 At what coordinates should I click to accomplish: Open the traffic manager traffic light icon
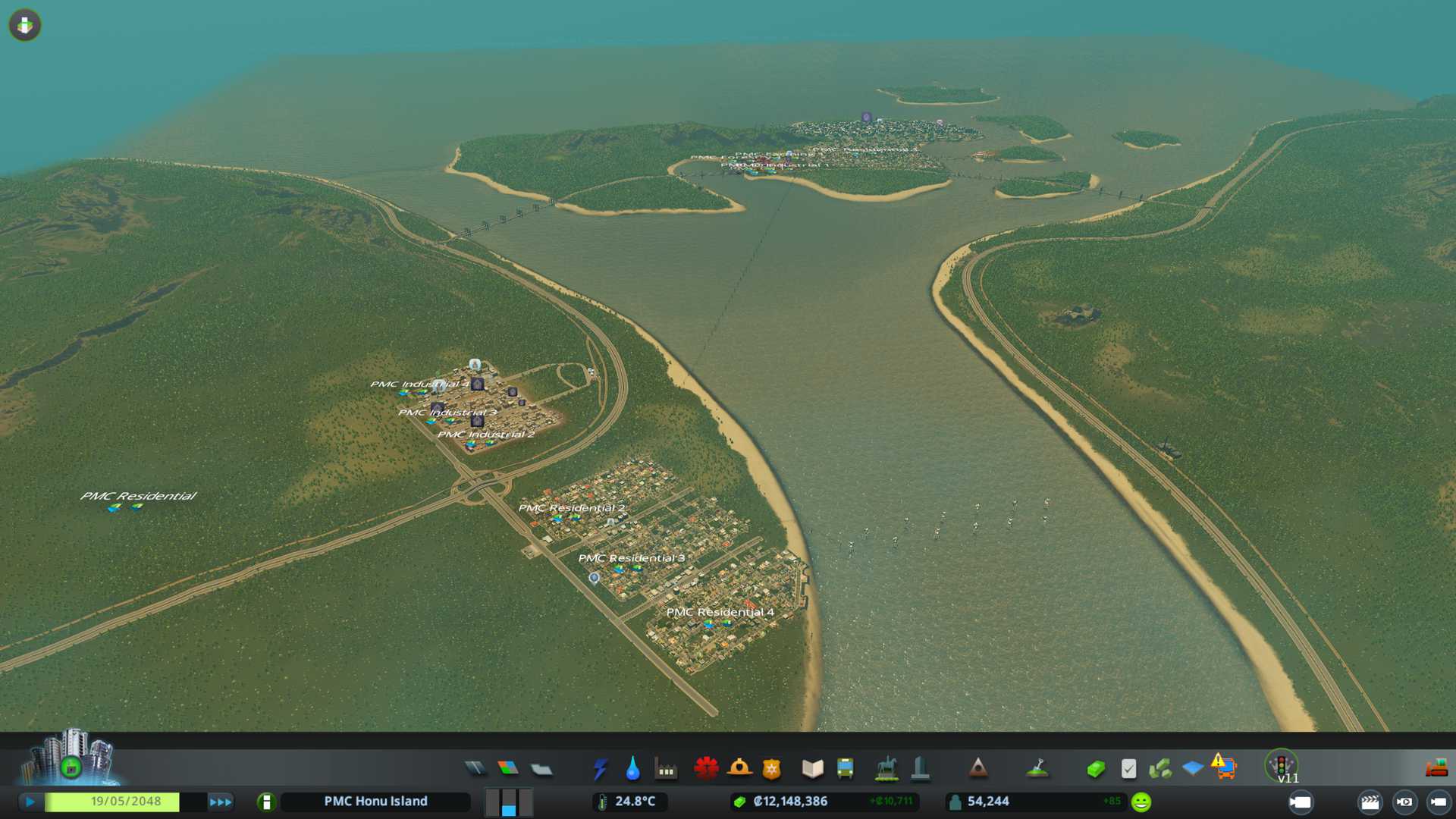(x=1282, y=764)
